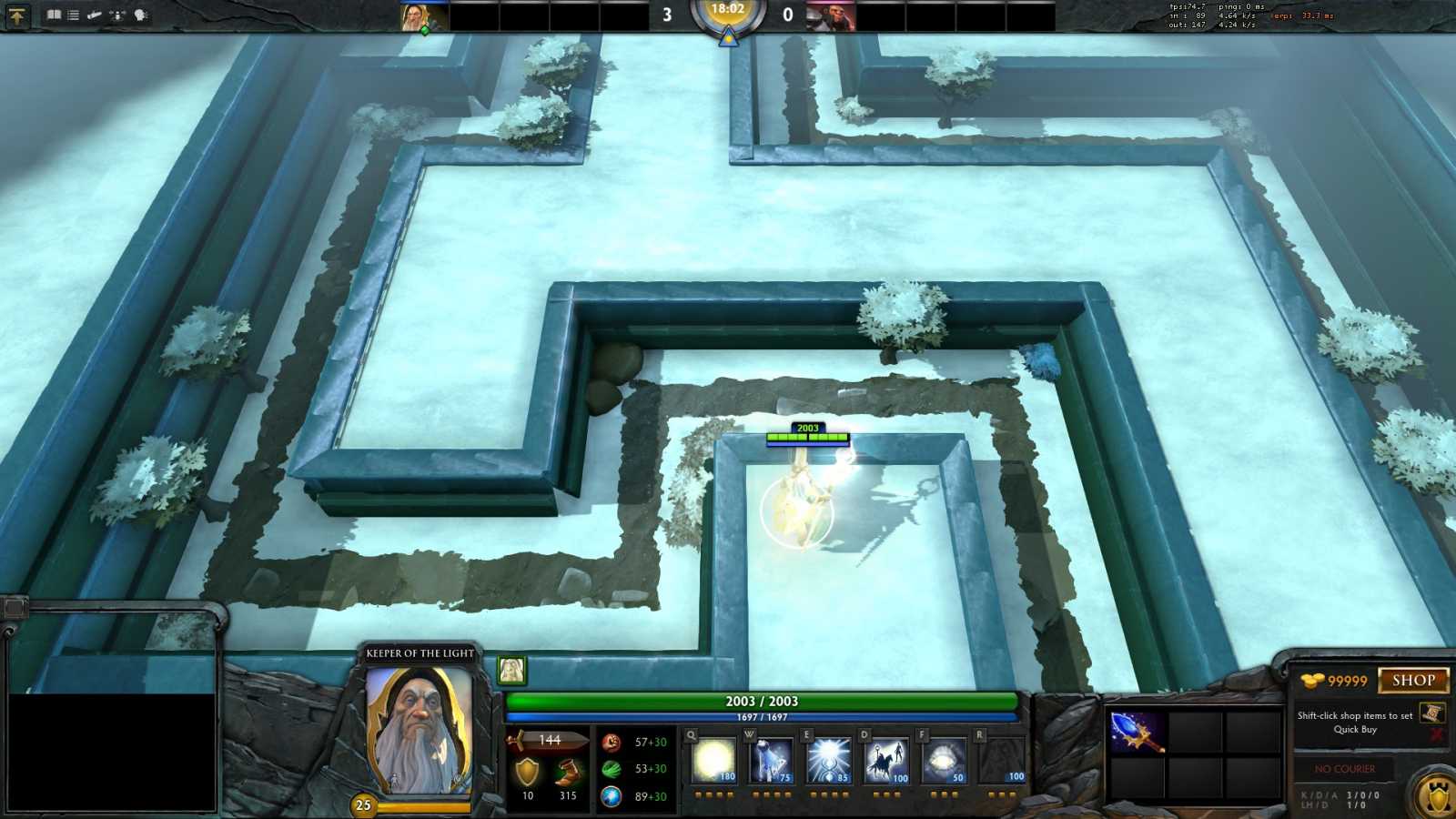Open the Learn abilities list icon

73,15
